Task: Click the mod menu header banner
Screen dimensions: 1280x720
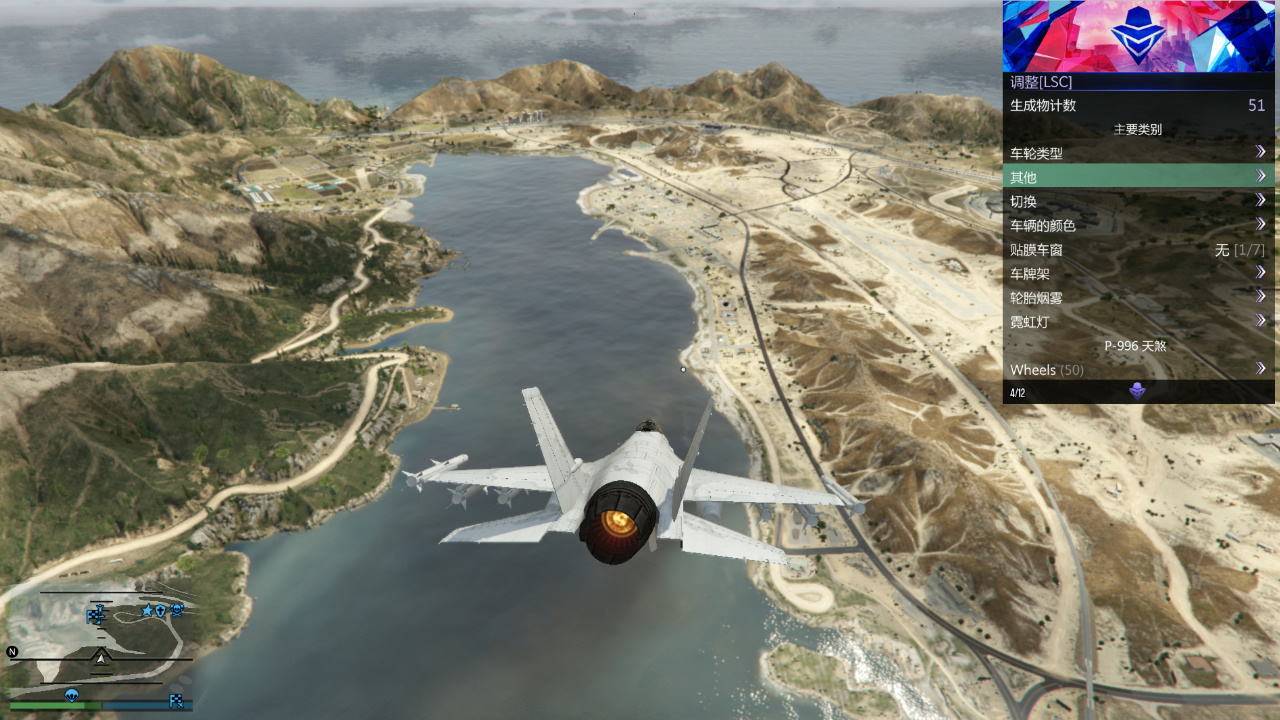Action: coord(1138,36)
